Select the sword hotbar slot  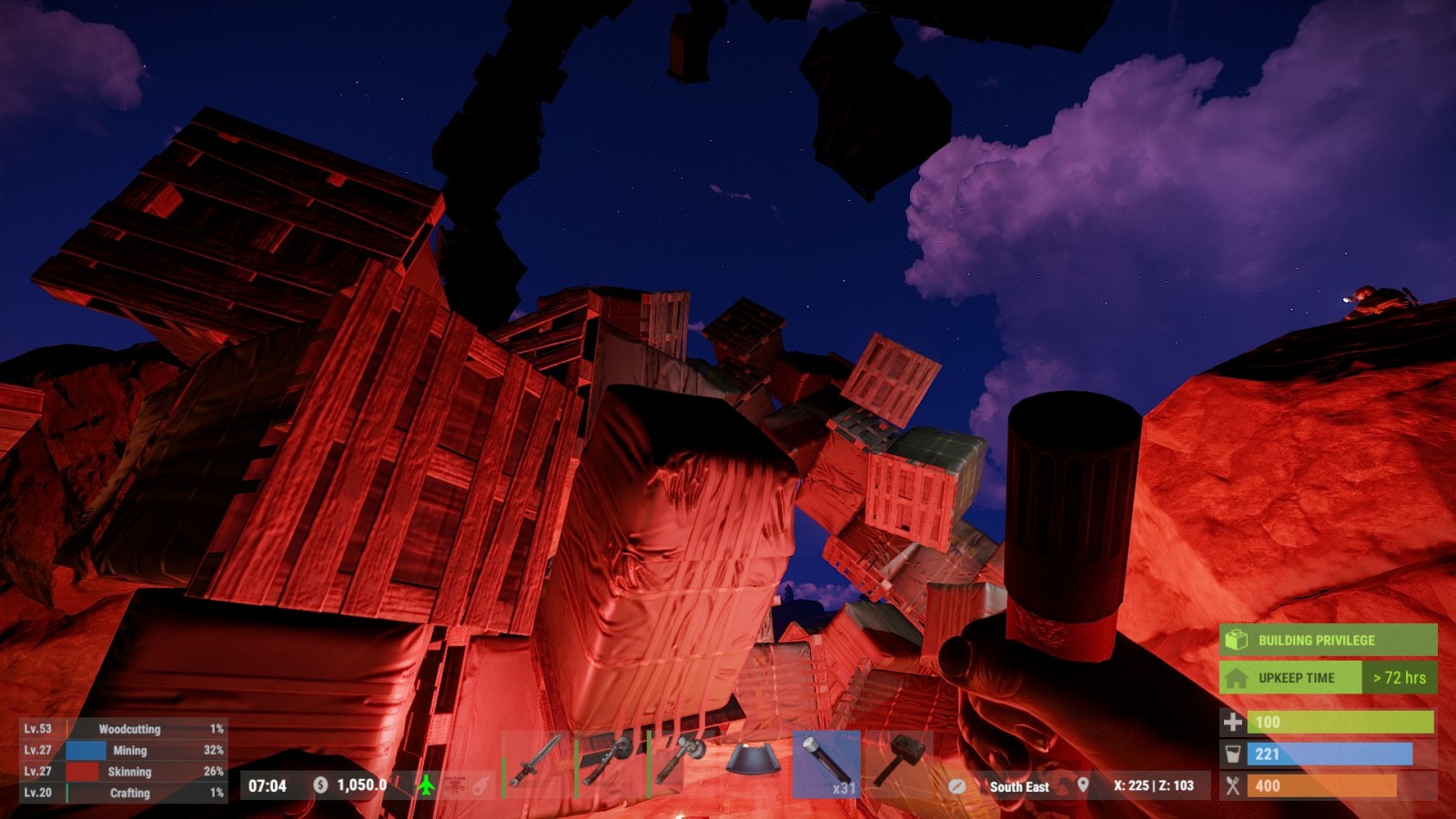(x=536, y=763)
